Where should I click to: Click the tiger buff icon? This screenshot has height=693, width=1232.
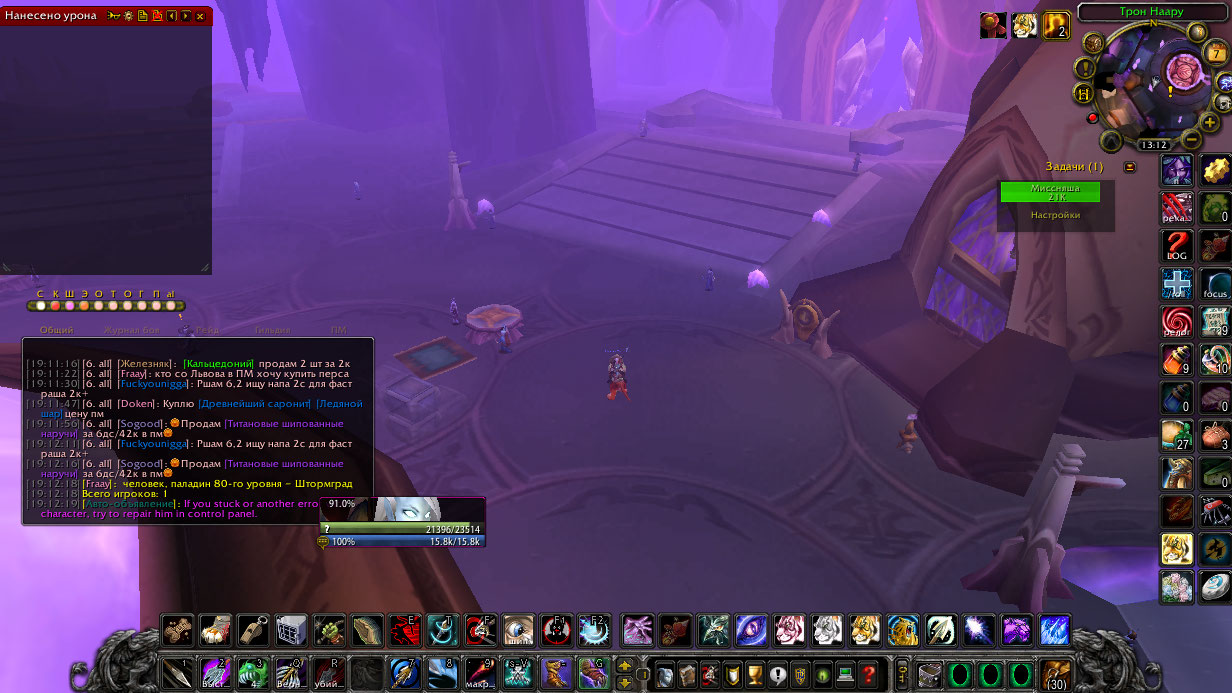pyautogui.click(x=1025, y=25)
